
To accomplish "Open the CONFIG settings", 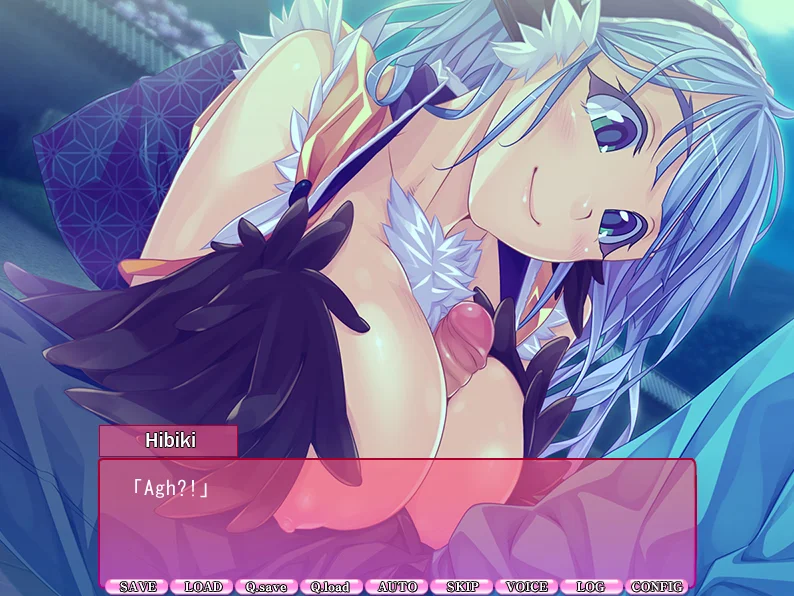I will pos(657,587).
